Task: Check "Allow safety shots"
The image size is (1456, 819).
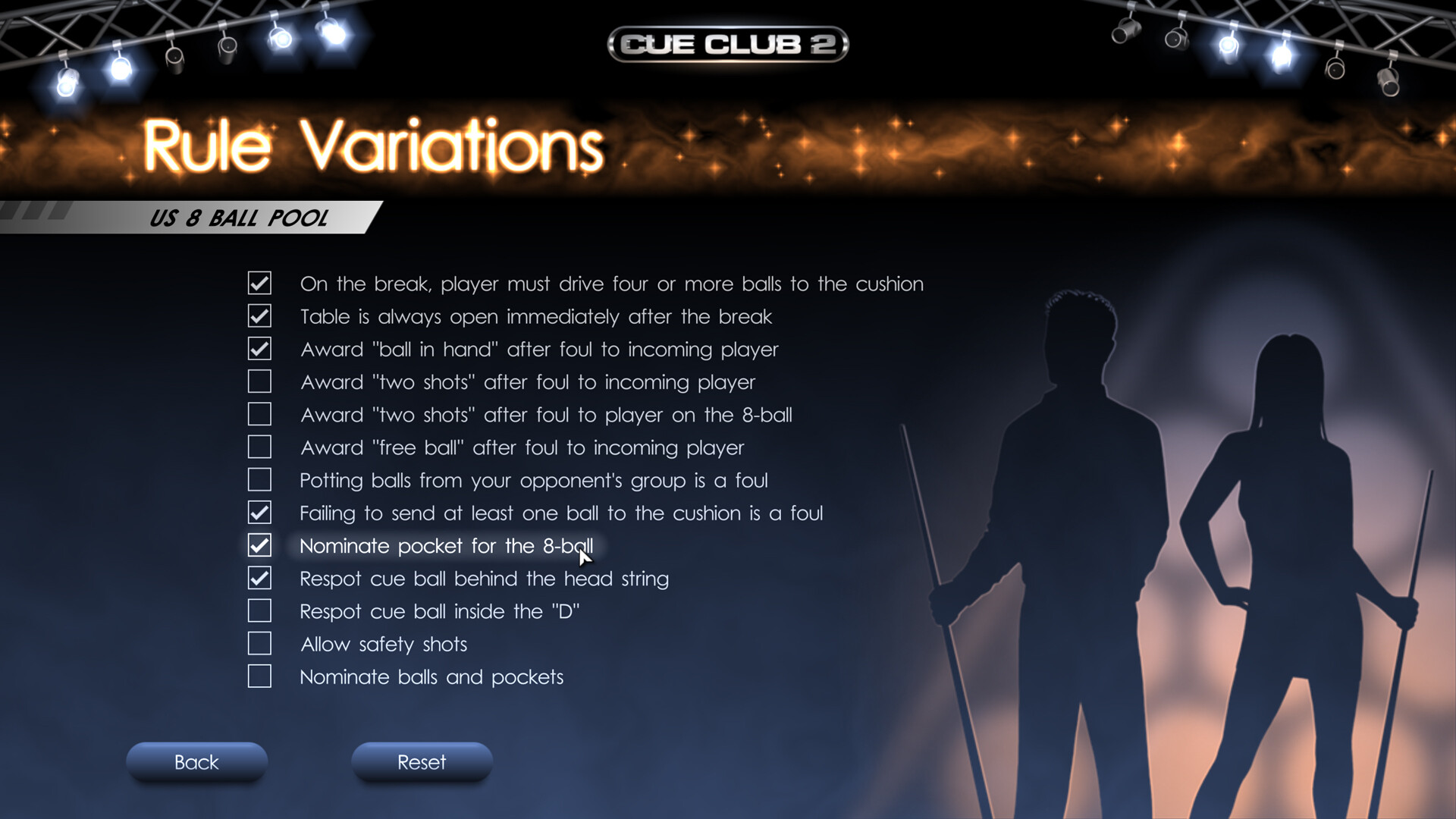Action: point(259,643)
